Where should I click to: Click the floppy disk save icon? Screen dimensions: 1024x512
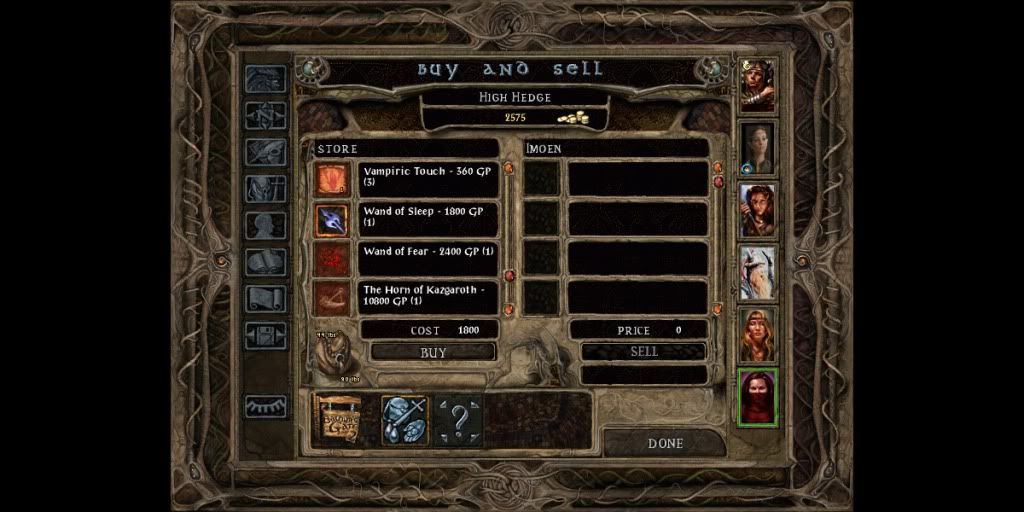(x=266, y=336)
